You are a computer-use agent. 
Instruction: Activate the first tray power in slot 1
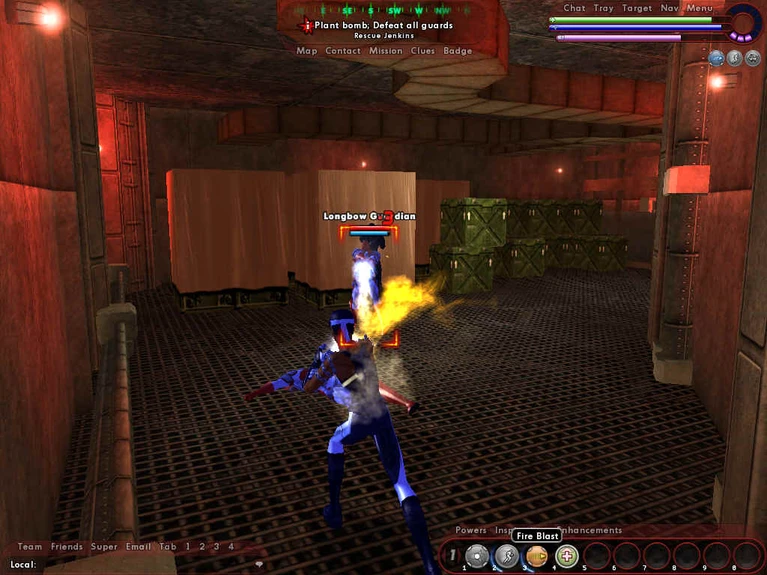click(x=477, y=556)
